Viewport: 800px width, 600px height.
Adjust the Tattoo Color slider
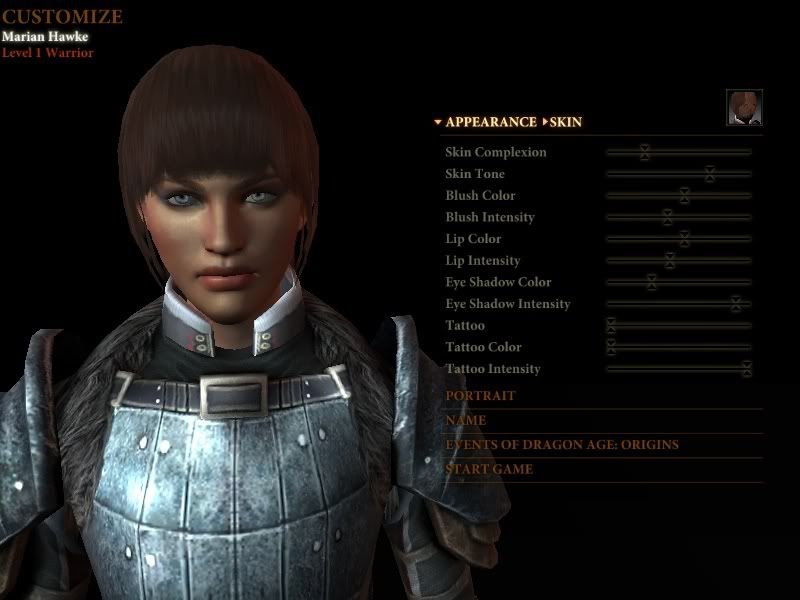pyautogui.click(x=611, y=347)
